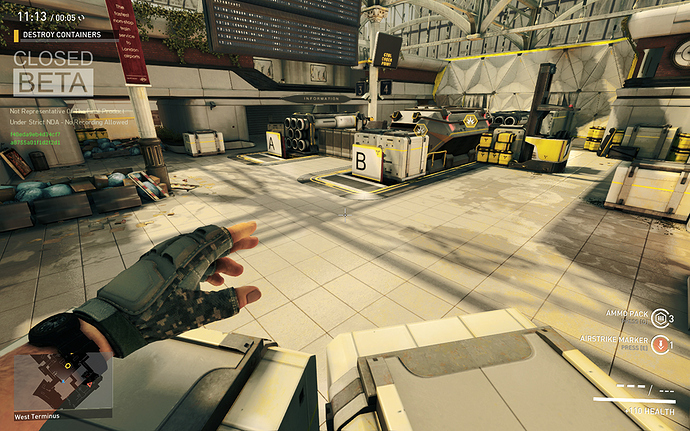The width and height of the screenshot is (690, 431).
Task: Open the minimap of West Terminus
Action: [62, 379]
